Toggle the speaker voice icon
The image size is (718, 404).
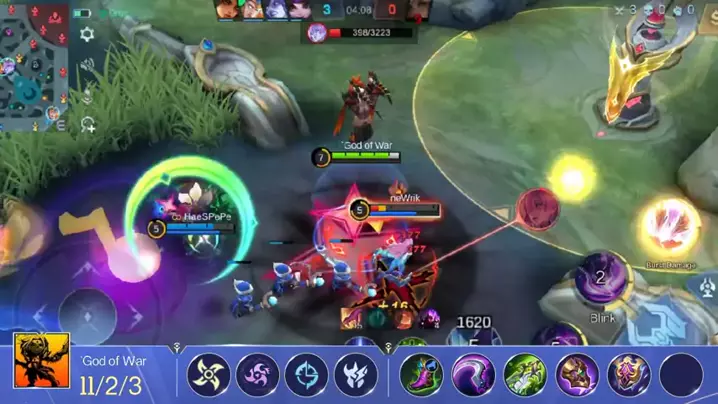(88, 65)
